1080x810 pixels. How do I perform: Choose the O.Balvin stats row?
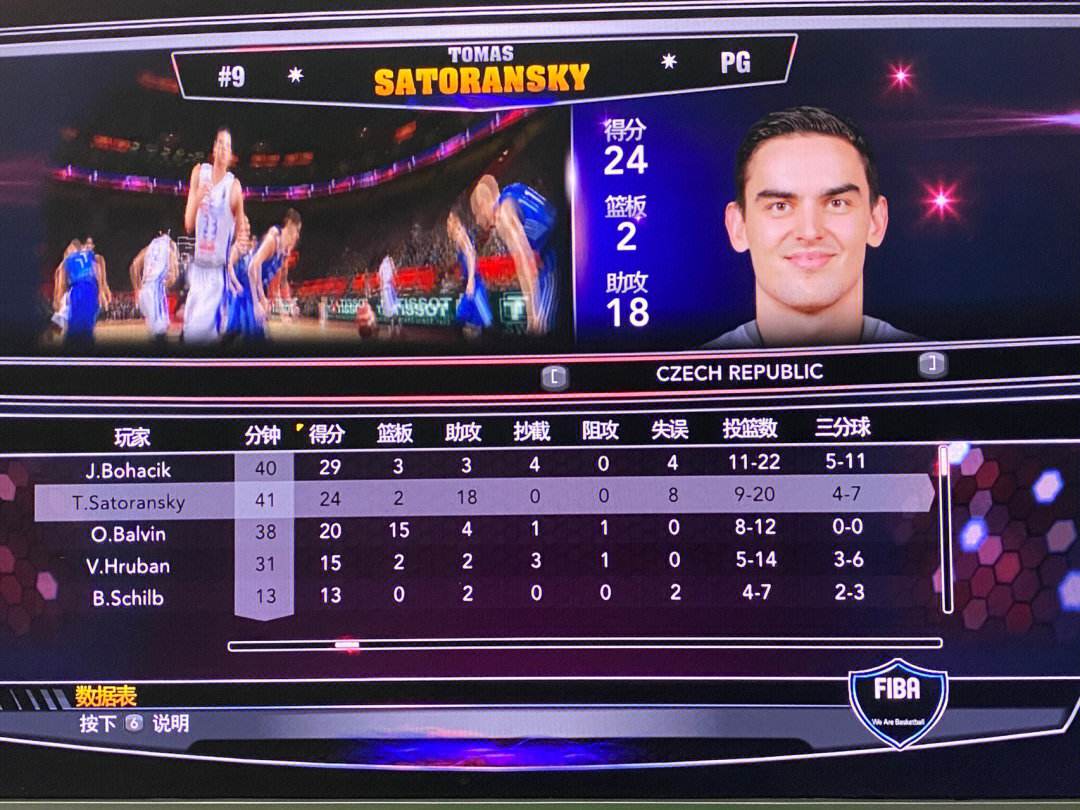click(x=128, y=534)
